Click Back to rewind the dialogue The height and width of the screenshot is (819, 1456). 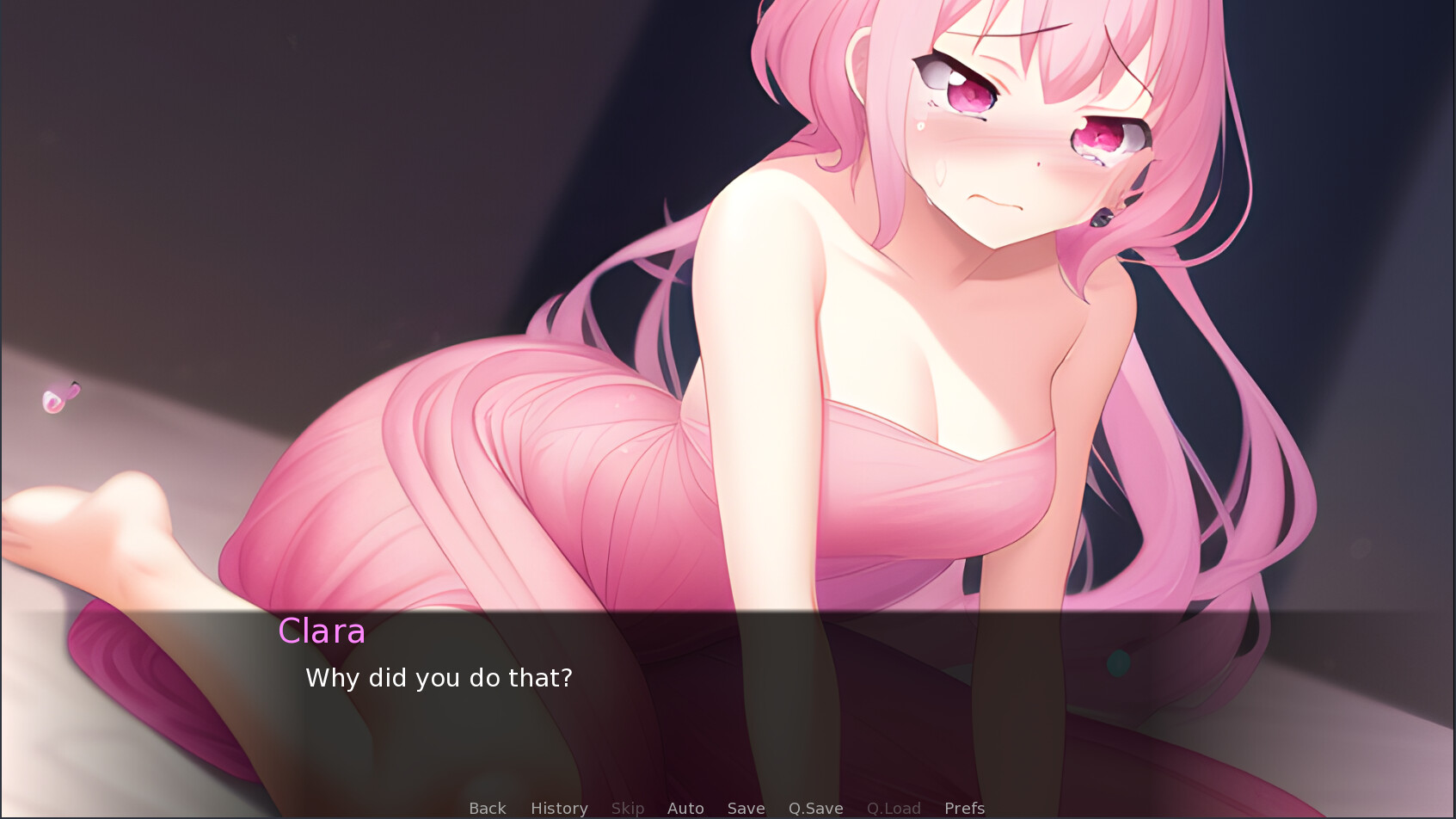coord(487,808)
